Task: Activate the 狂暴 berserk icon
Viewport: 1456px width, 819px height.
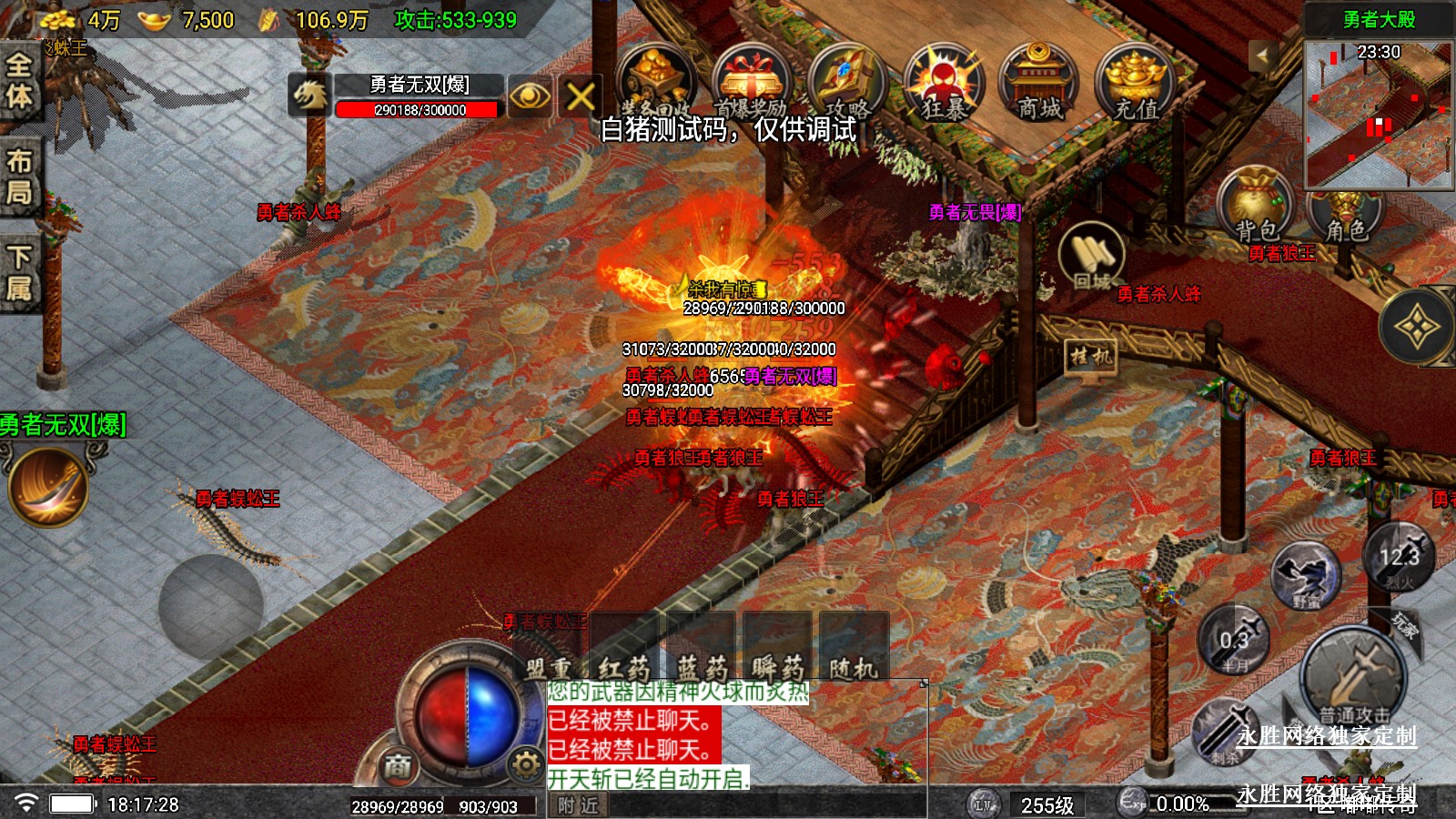Action: [x=943, y=84]
